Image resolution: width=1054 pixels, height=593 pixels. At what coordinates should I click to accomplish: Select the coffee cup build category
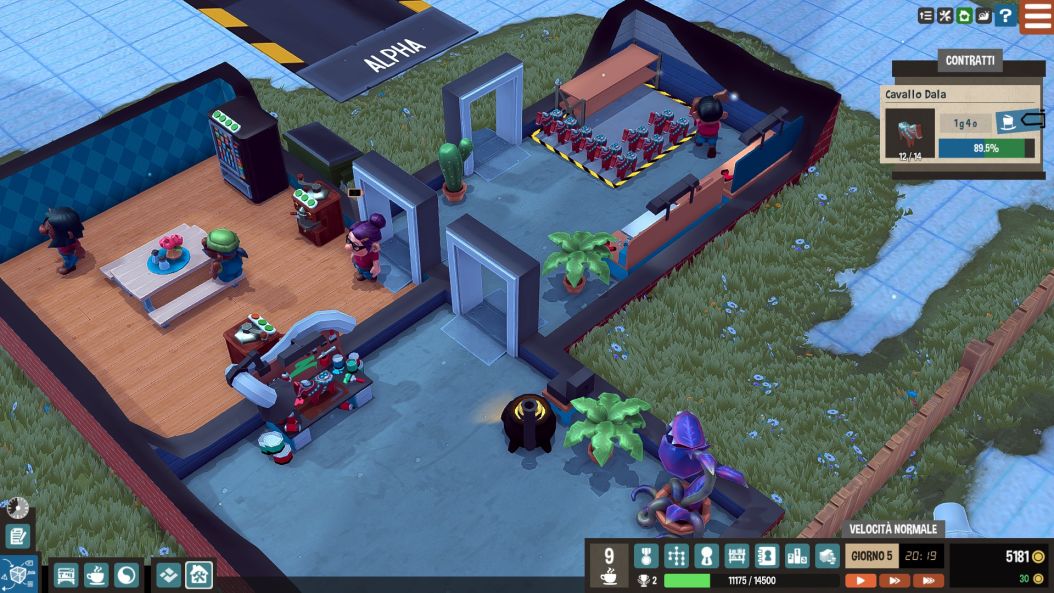click(x=96, y=575)
